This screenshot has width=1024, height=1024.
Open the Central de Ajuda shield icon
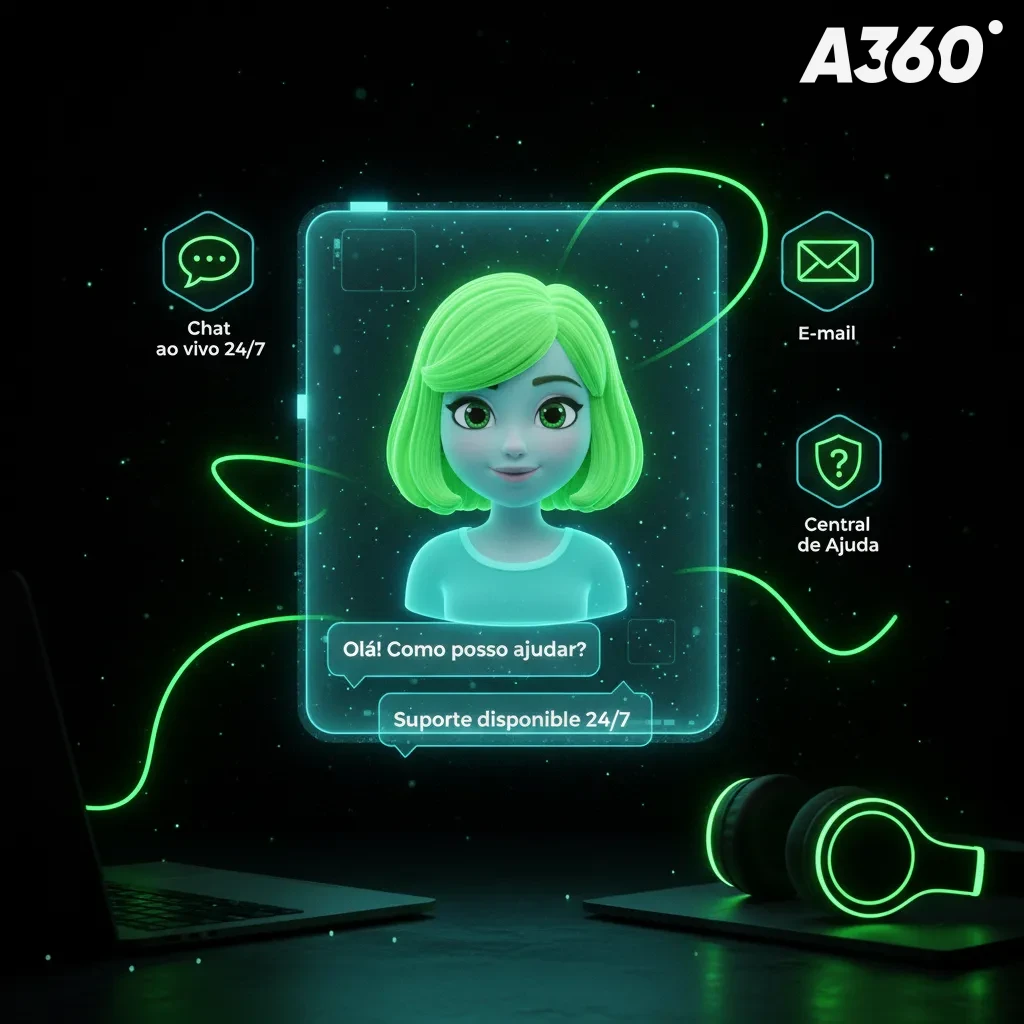point(838,462)
